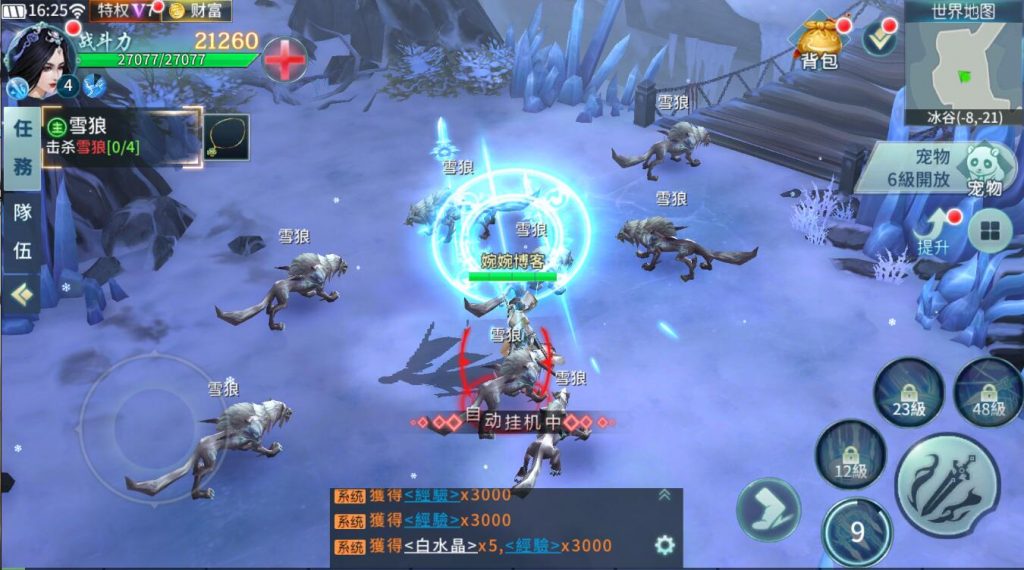Trigger the main sword attack button
Screen dimensions: 1024x570
pyautogui.click(x=947, y=485)
